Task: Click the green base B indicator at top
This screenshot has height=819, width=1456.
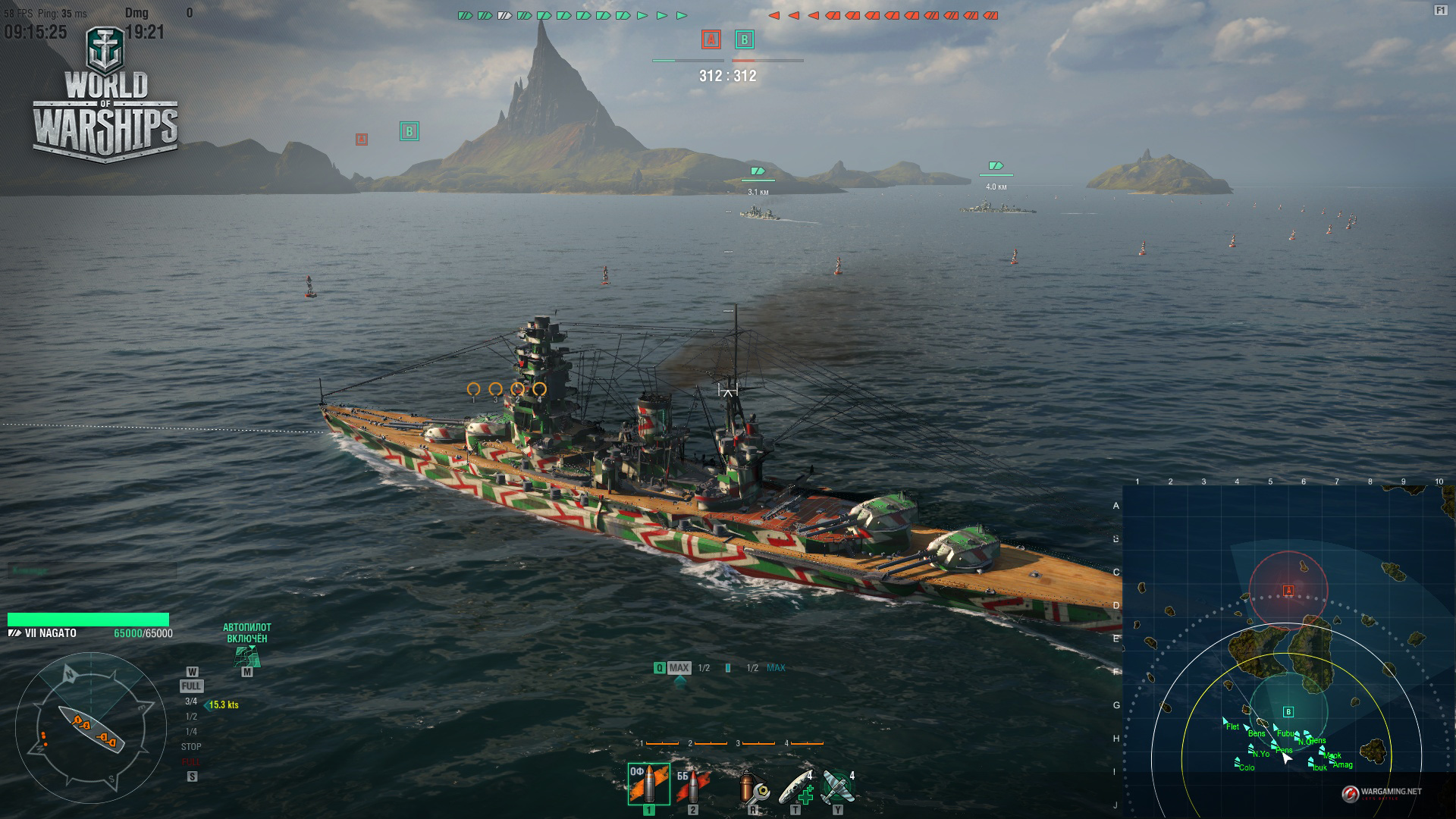Action: click(x=744, y=39)
